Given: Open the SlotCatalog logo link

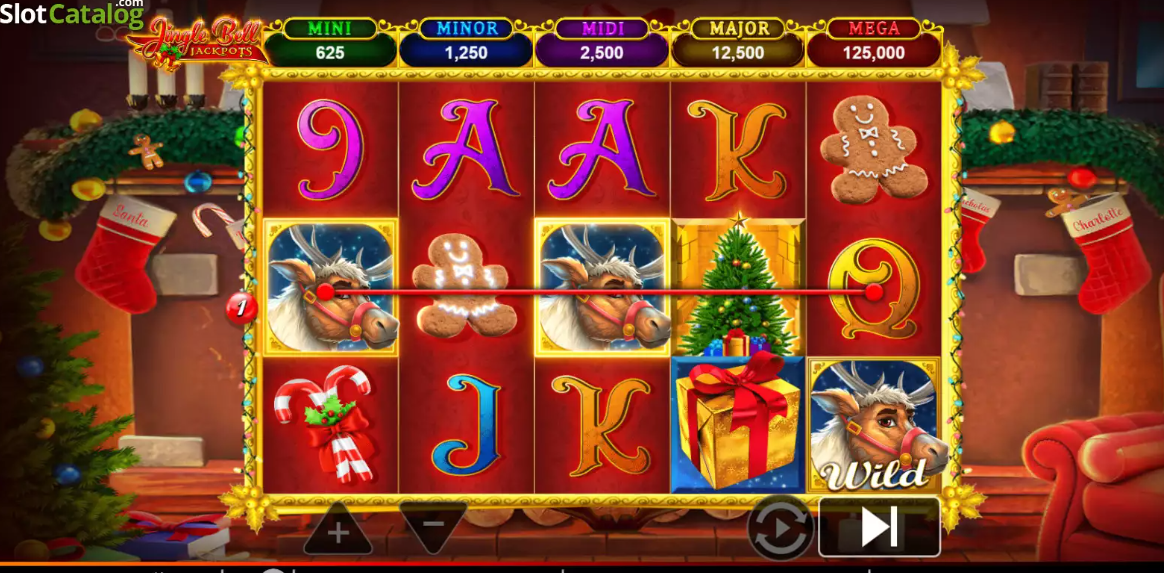Looking at the screenshot, I should click(72, 14).
